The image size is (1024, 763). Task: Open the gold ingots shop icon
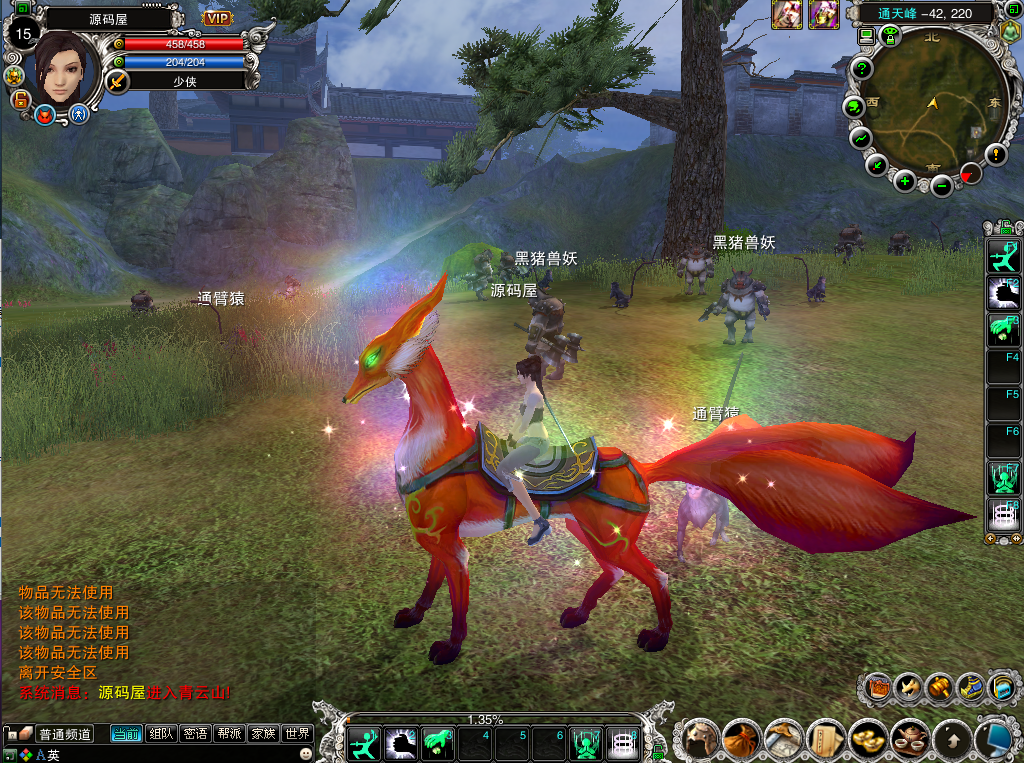[x=867, y=740]
